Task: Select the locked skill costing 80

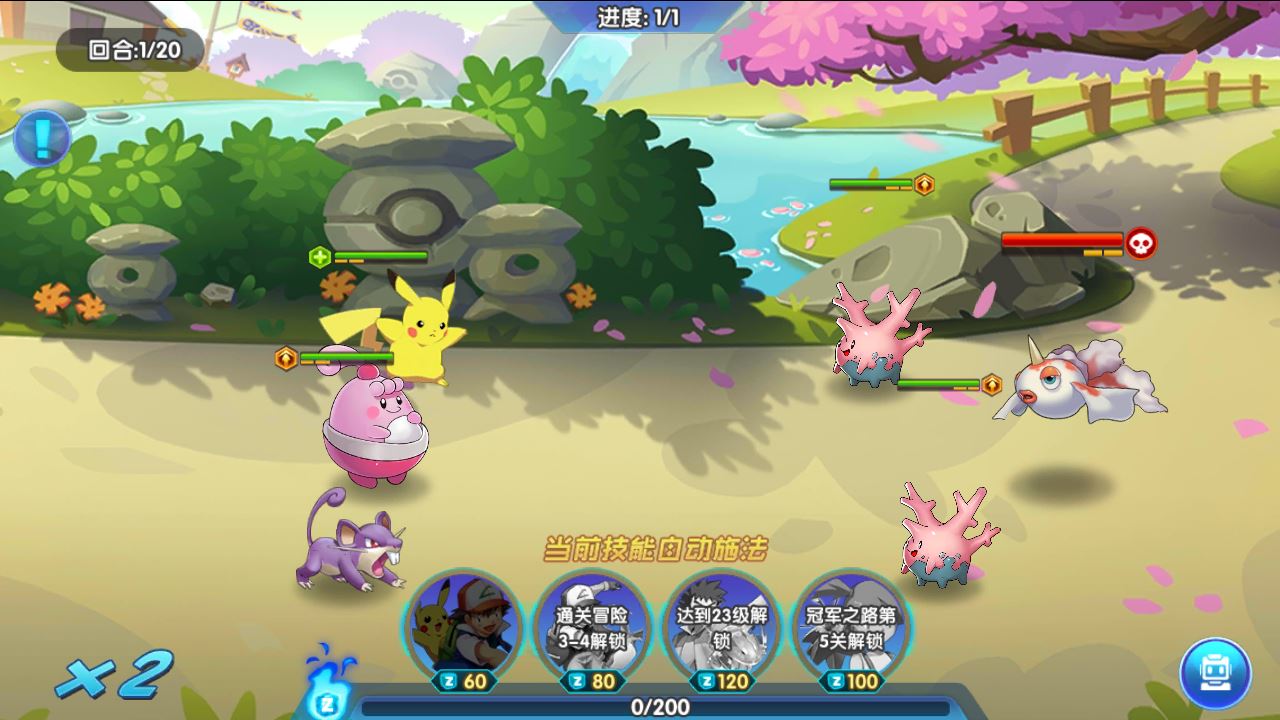Action: pyautogui.click(x=592, y=622)
